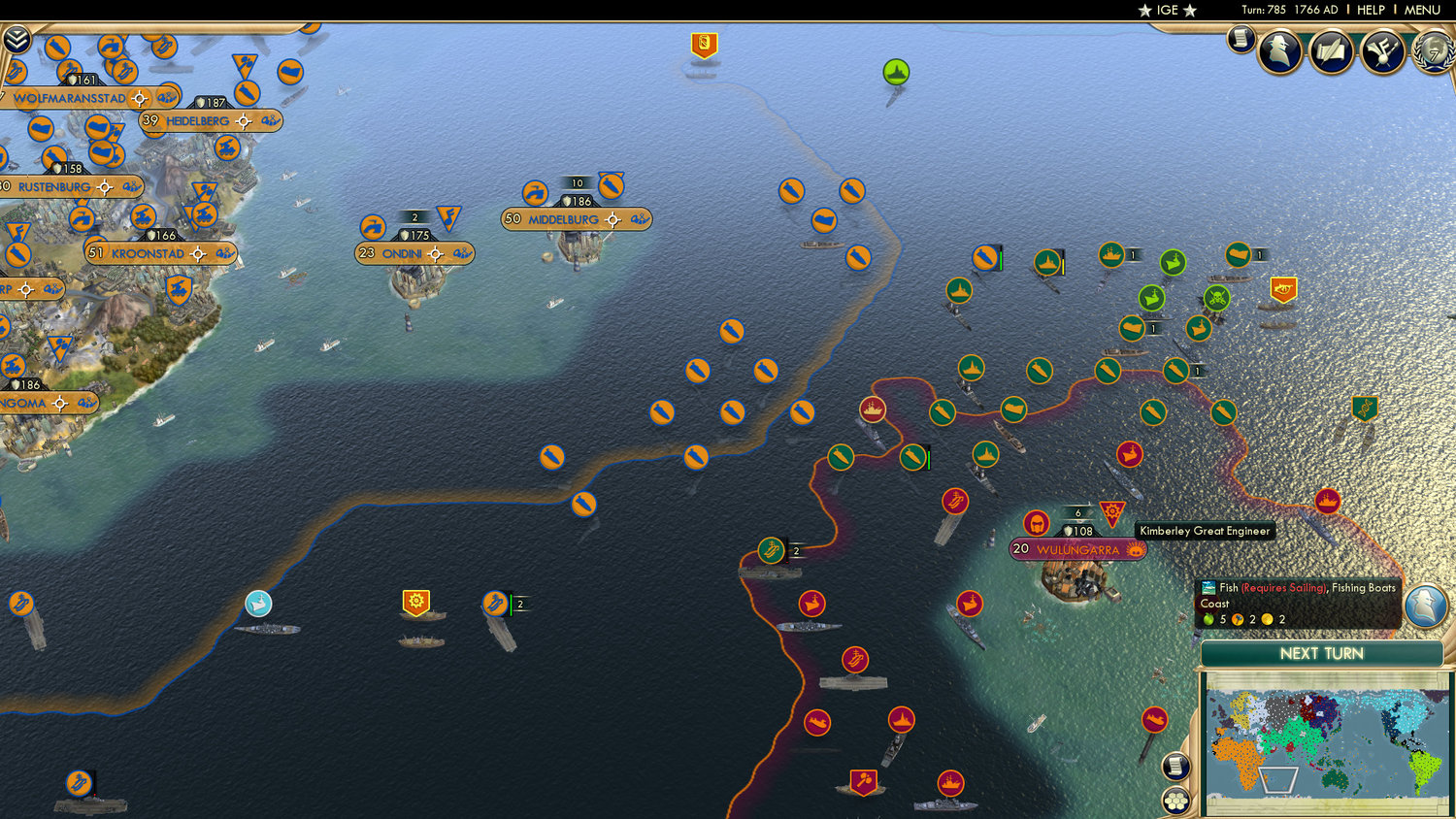The image size is (1456, 819).
Task: Click the scroll notification icon left of the minimap
Action: tap(1175, 767)
